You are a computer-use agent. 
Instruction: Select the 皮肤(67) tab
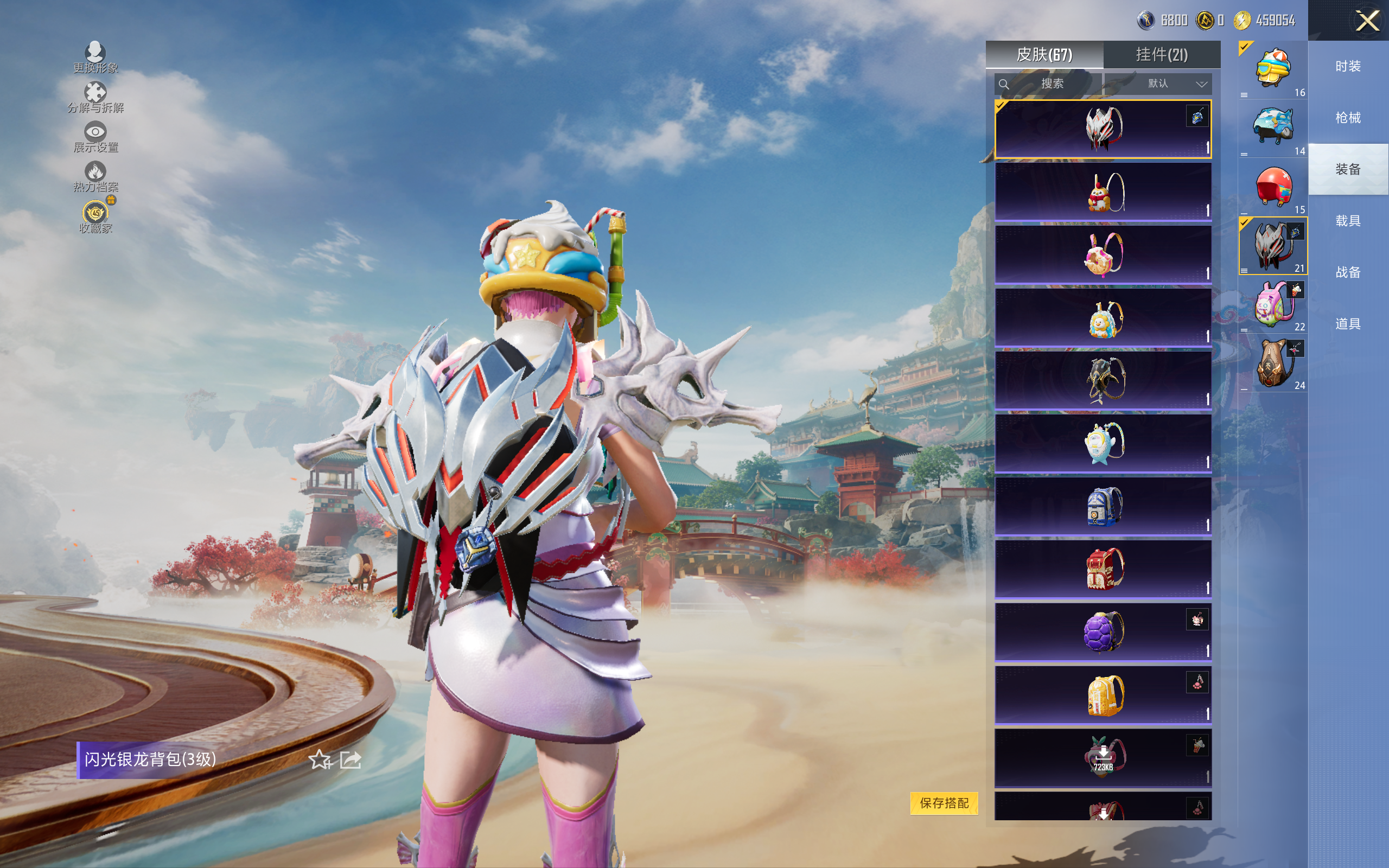click(x=1044, y=55)
